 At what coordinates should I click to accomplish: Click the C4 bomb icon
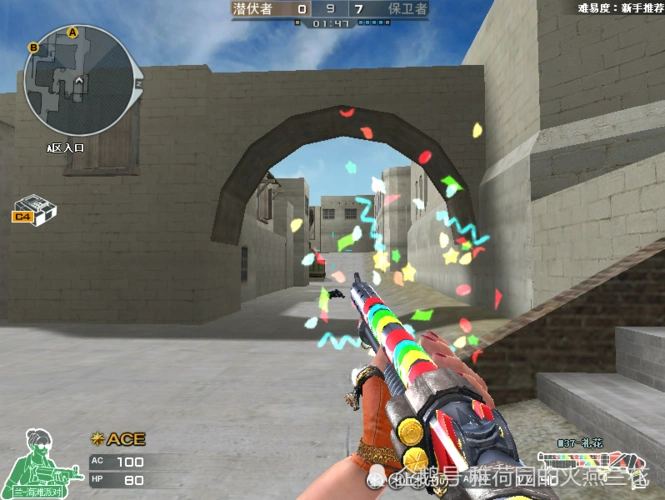tap(34, 207)
